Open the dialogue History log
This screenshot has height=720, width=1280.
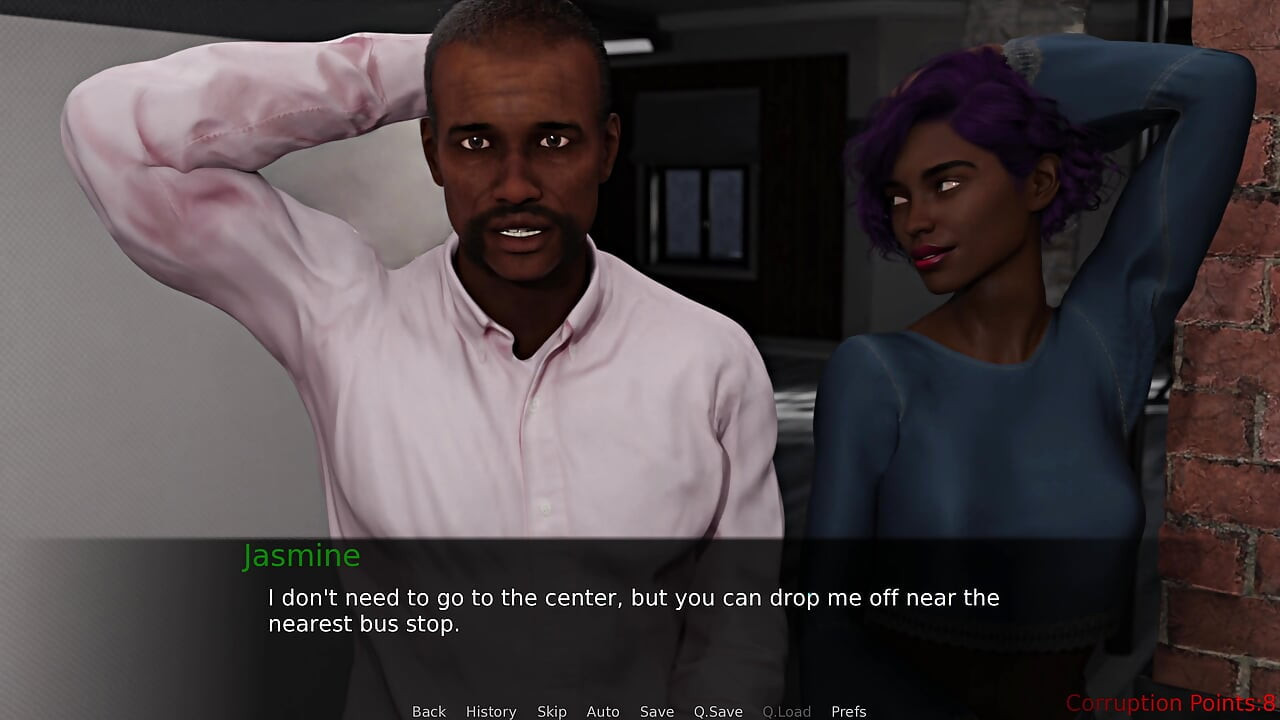491,711
